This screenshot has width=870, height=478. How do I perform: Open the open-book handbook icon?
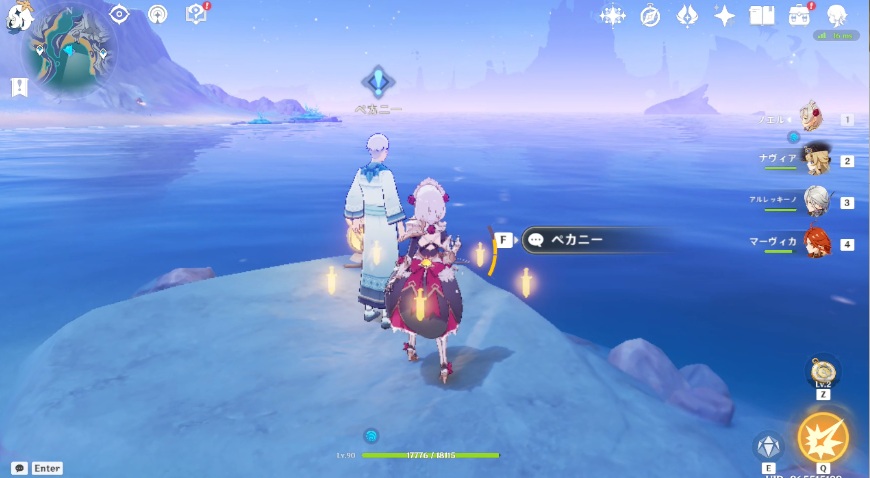(x=762, y=16)
